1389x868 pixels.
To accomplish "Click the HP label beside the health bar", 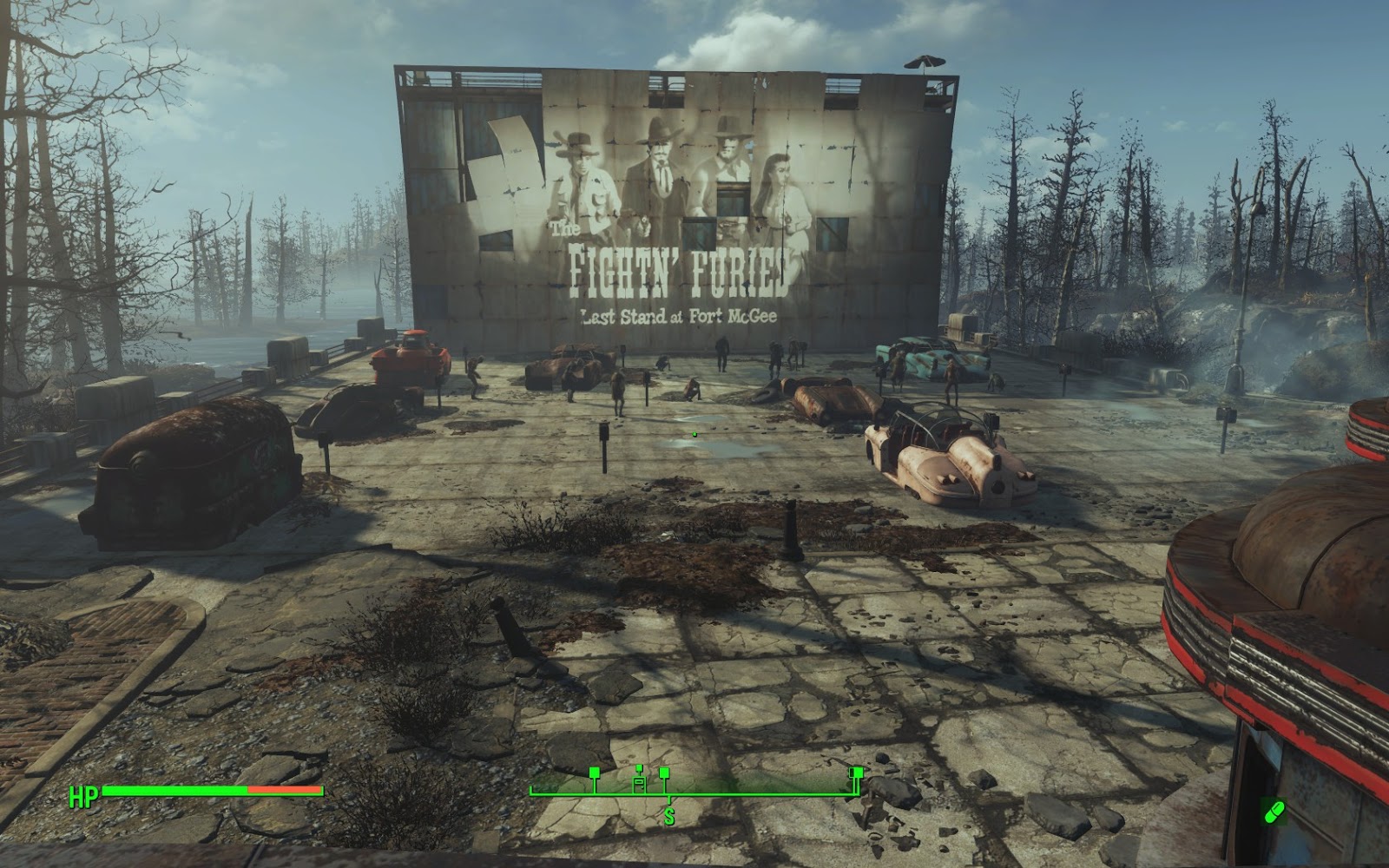I will click(x=83, y=795).
